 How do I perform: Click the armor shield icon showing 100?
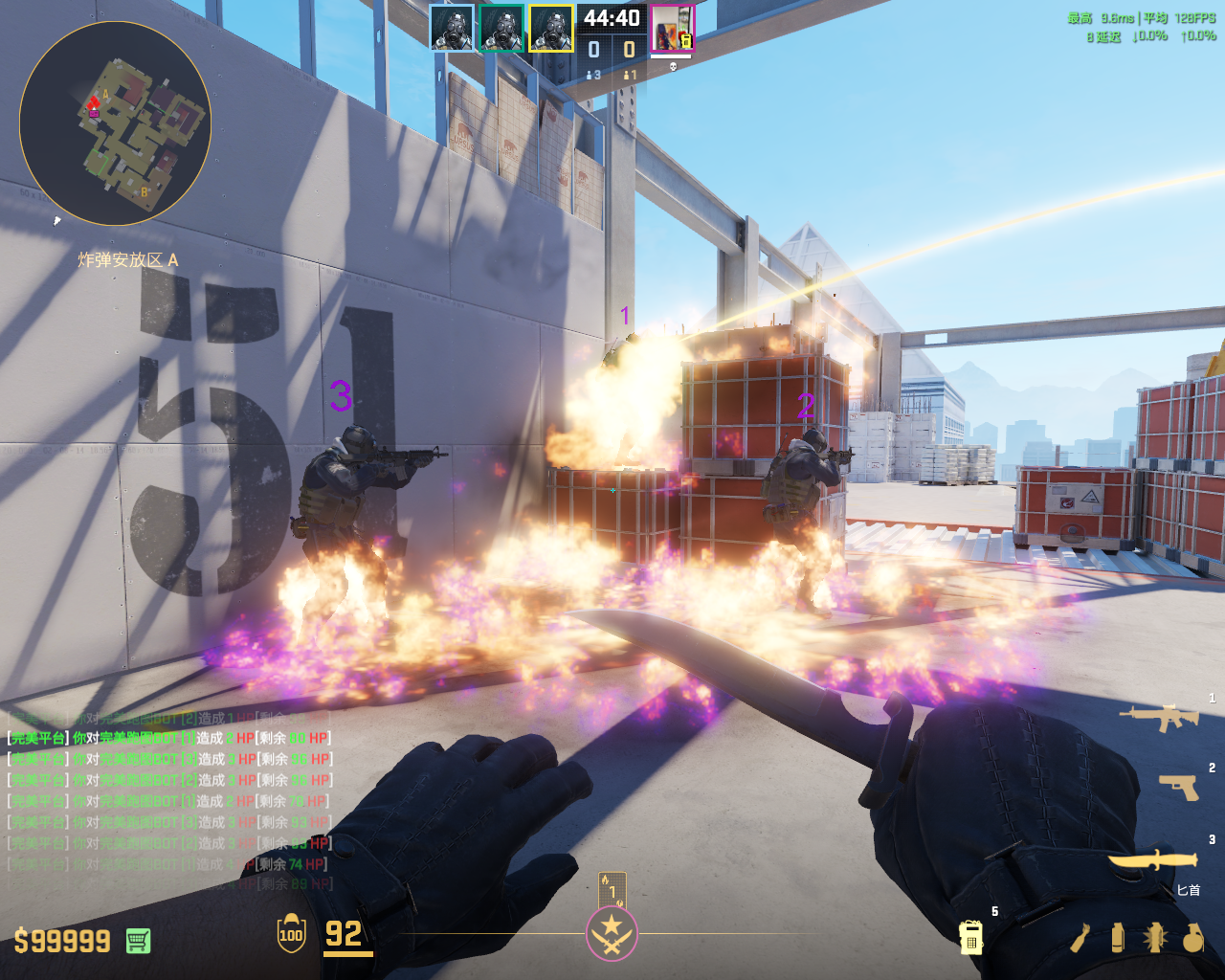tap(291, 934)
